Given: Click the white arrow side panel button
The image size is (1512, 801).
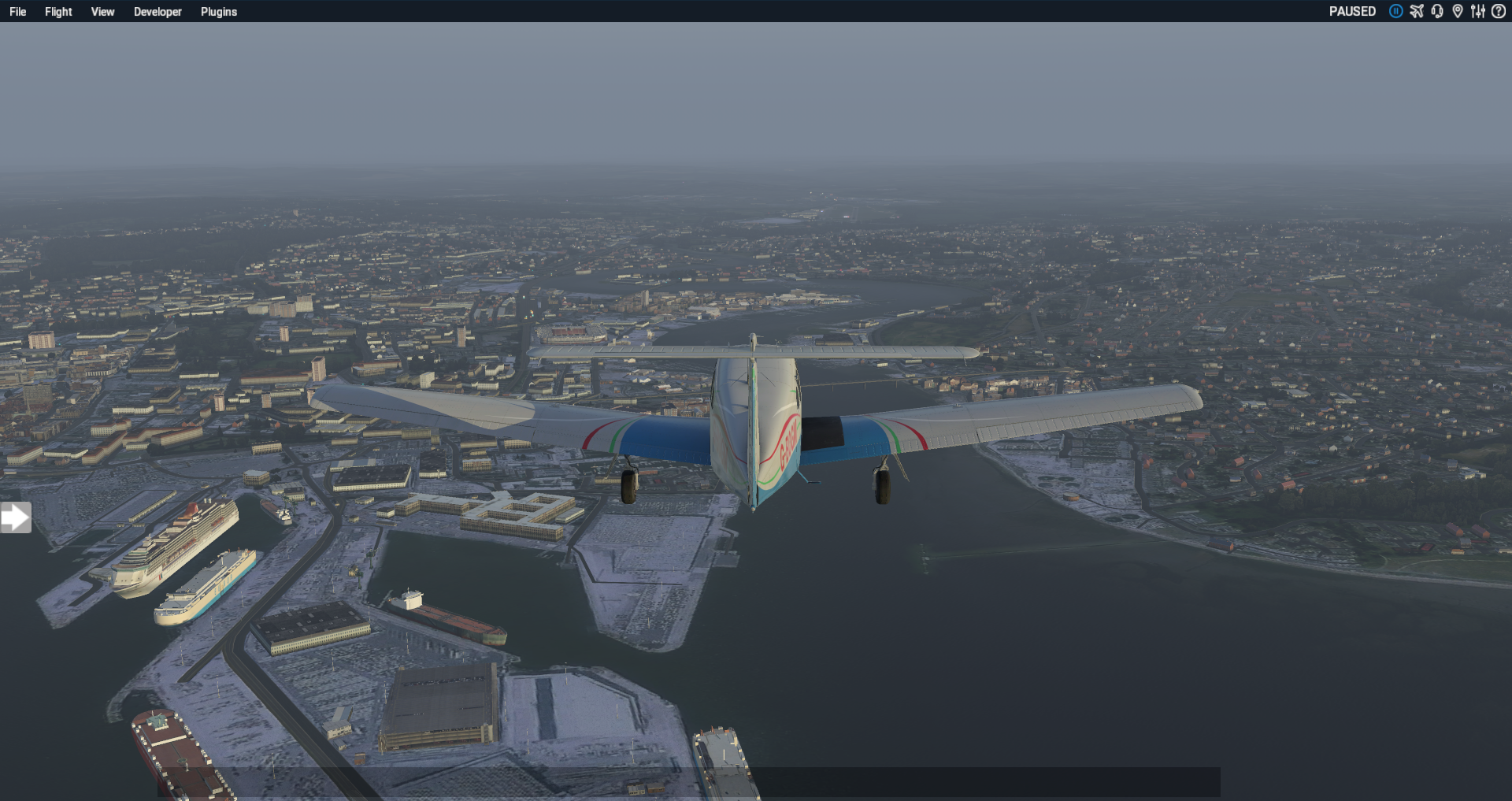Looking at the screenshot, I should (x=15, y=517).
